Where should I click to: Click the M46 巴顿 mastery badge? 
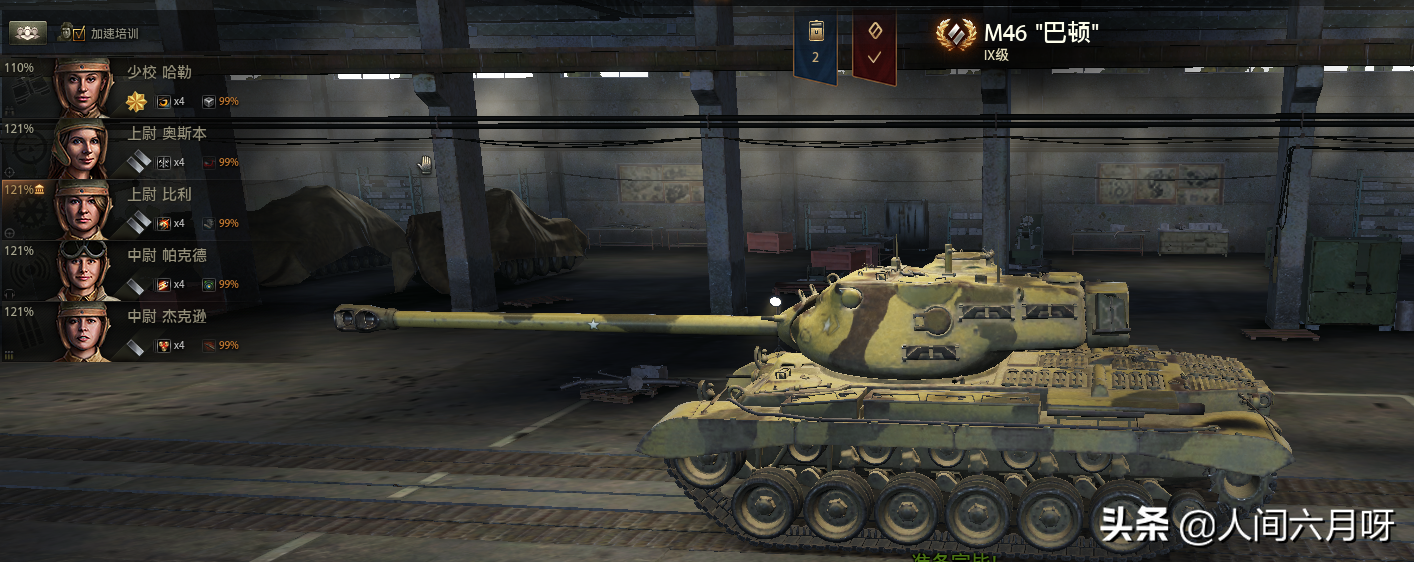tap(956, 37)
